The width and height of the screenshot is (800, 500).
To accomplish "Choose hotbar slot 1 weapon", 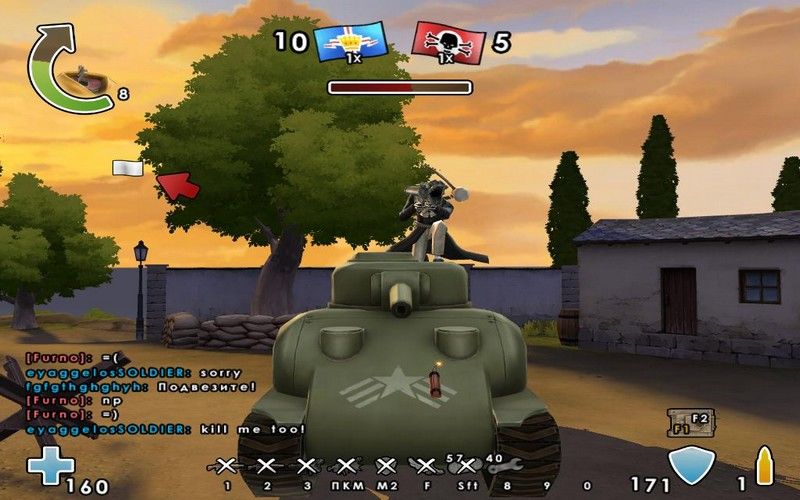I will coord(227,466).
